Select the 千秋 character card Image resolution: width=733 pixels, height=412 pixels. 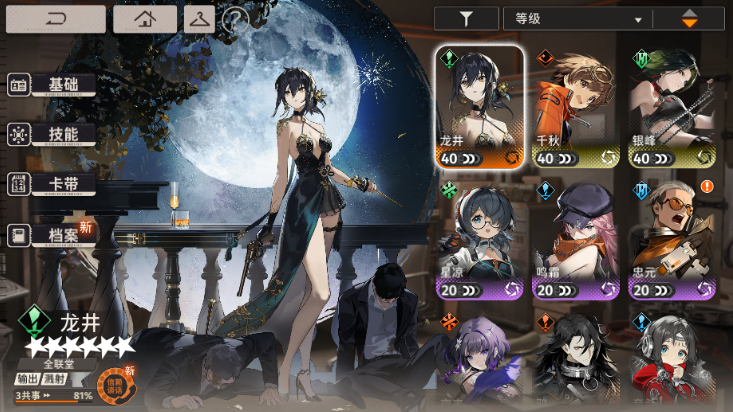(x=576, y=107)
